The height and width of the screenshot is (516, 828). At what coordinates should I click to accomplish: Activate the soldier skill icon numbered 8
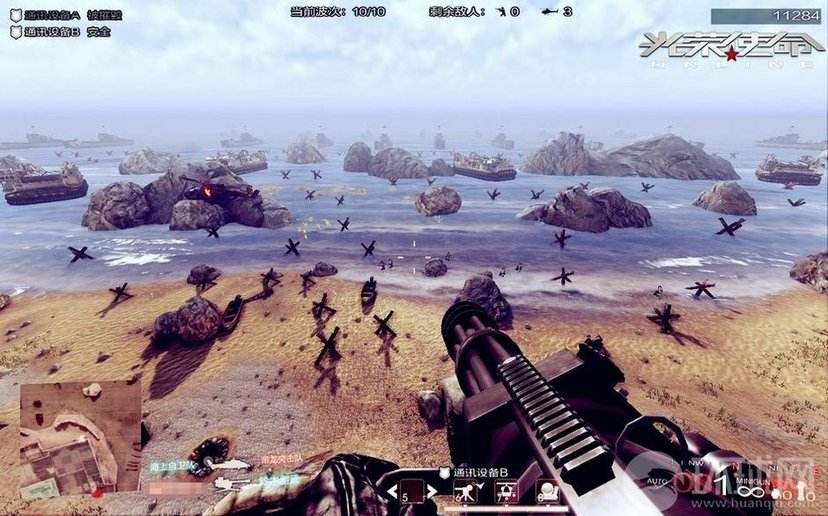click(549, 491)
